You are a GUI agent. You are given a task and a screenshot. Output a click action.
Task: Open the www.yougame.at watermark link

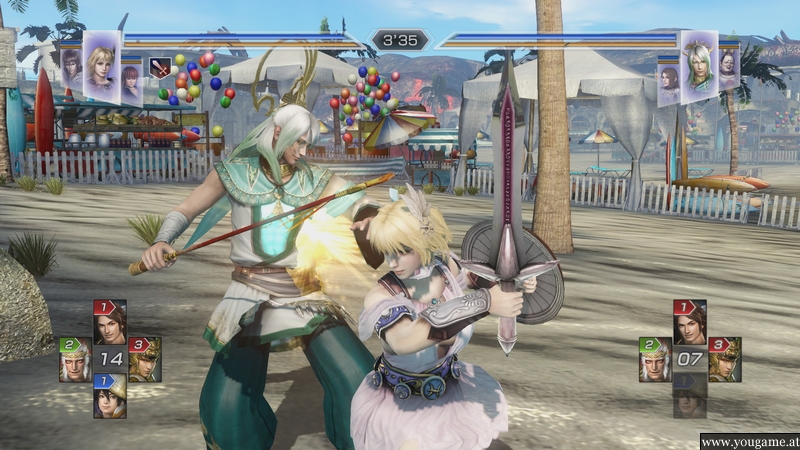tap(748, 441)
